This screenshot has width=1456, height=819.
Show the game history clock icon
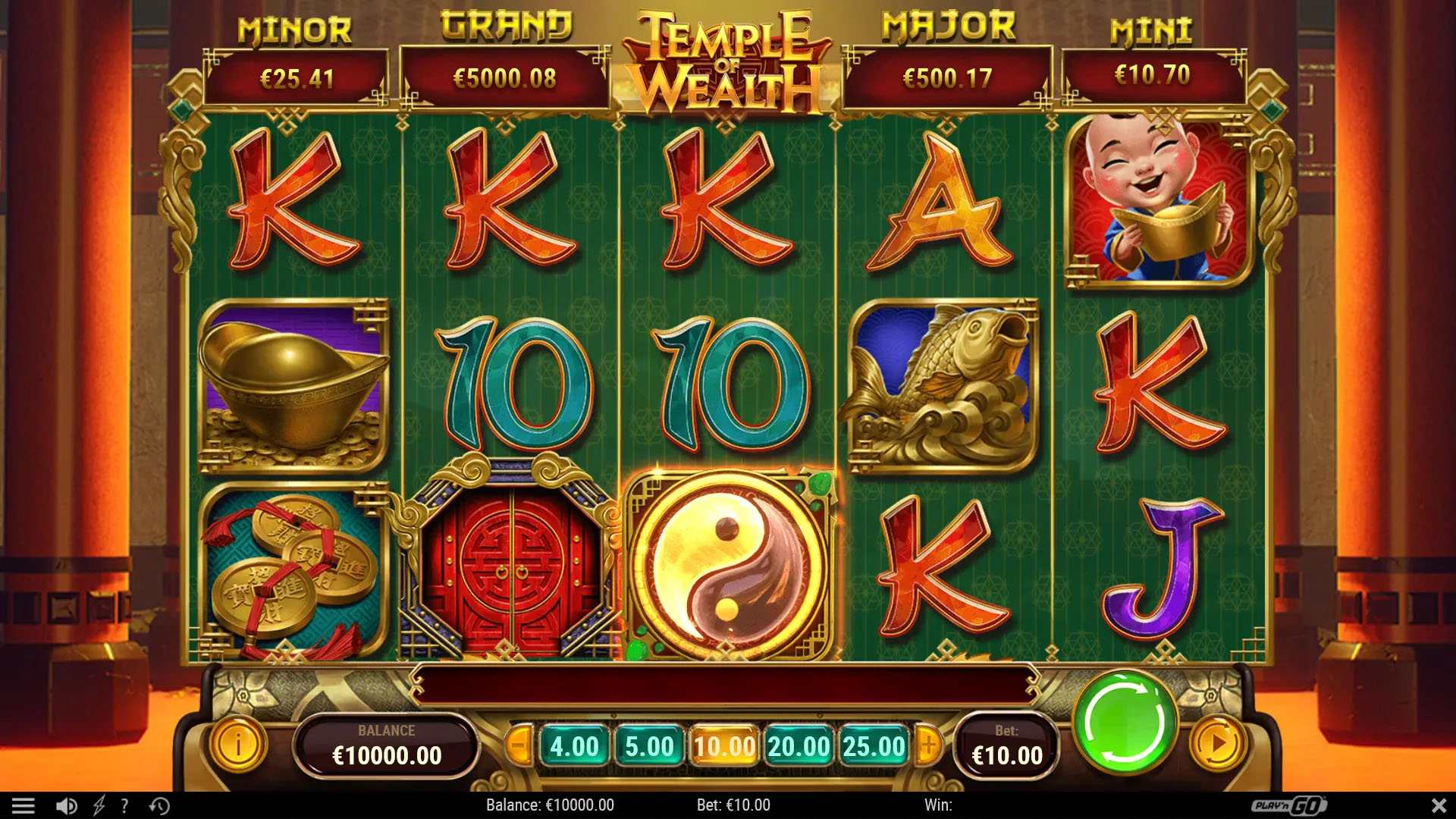(159, 805)
